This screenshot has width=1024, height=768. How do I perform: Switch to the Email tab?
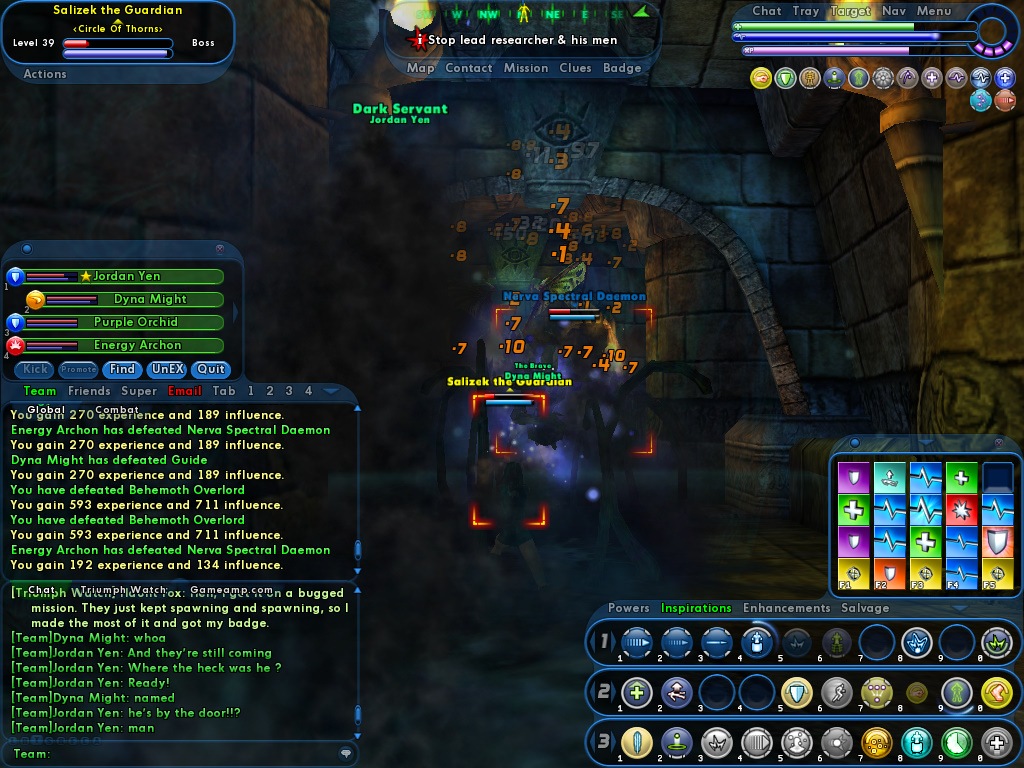[185, 391]
